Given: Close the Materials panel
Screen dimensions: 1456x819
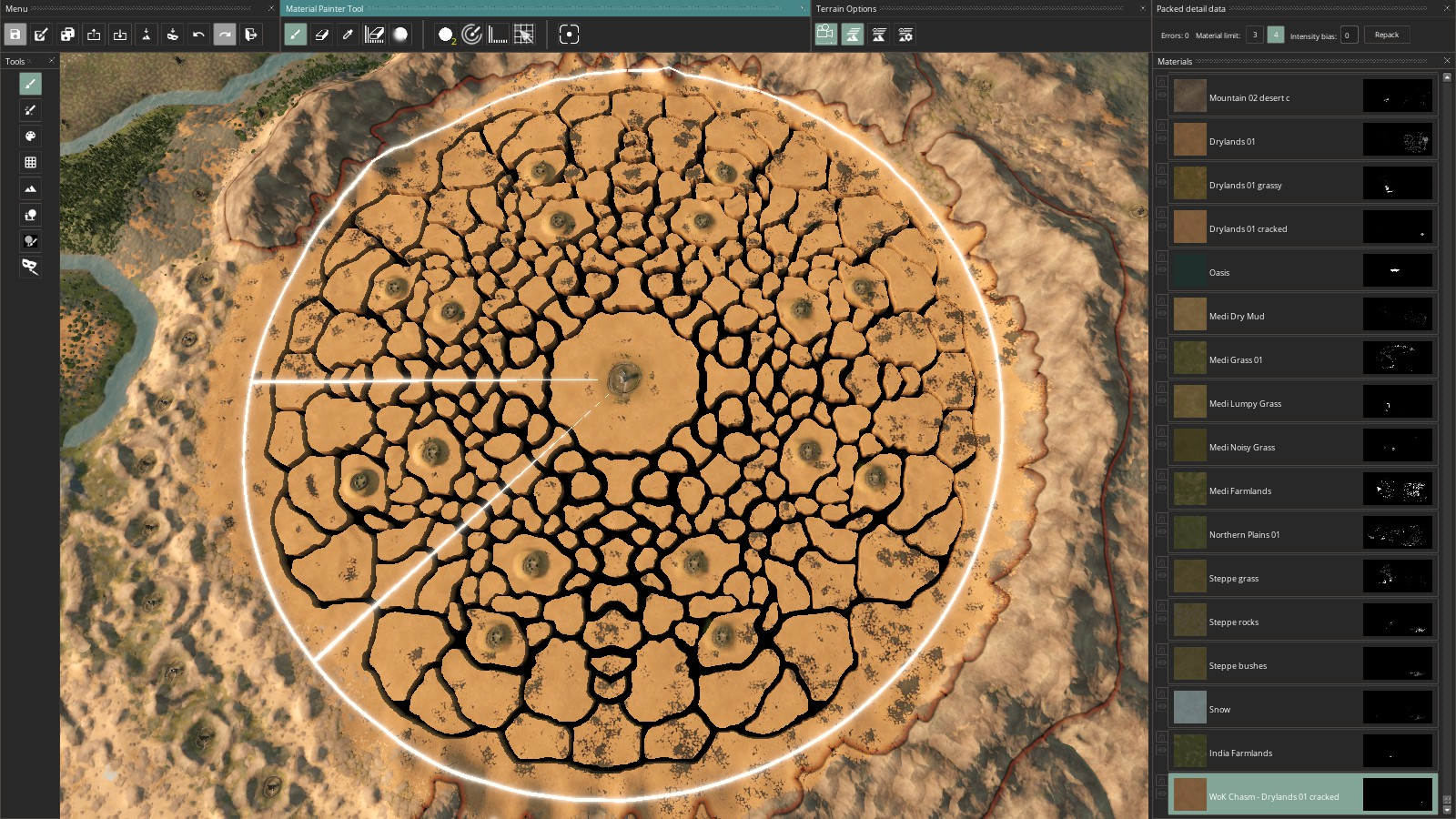Looking at the screenshot, I should [1447, 61].
